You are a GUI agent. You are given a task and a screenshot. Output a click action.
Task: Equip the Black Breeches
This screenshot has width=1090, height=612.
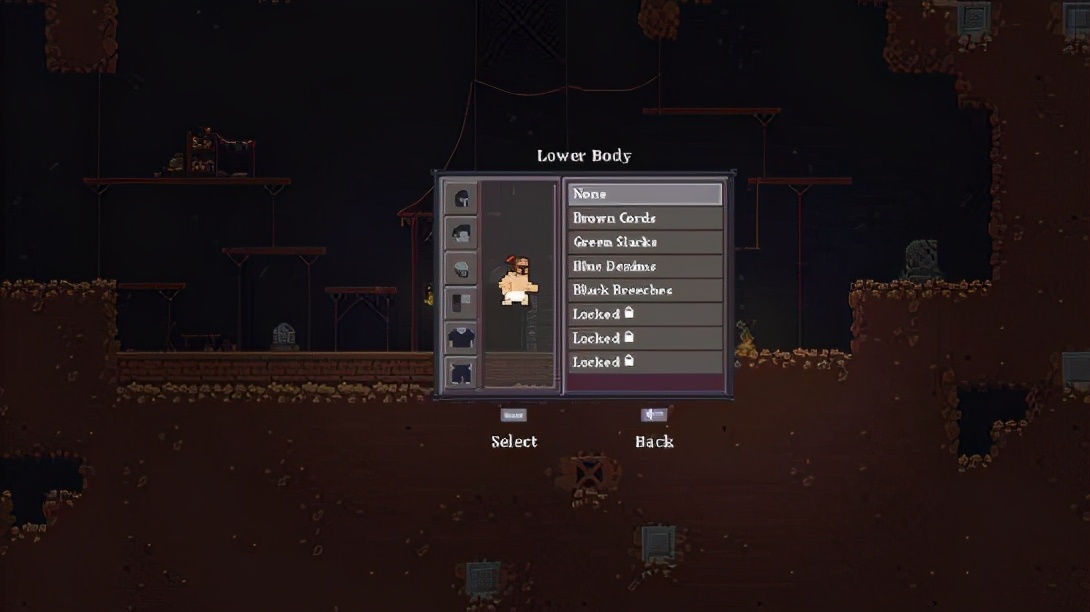coord(644,290)
